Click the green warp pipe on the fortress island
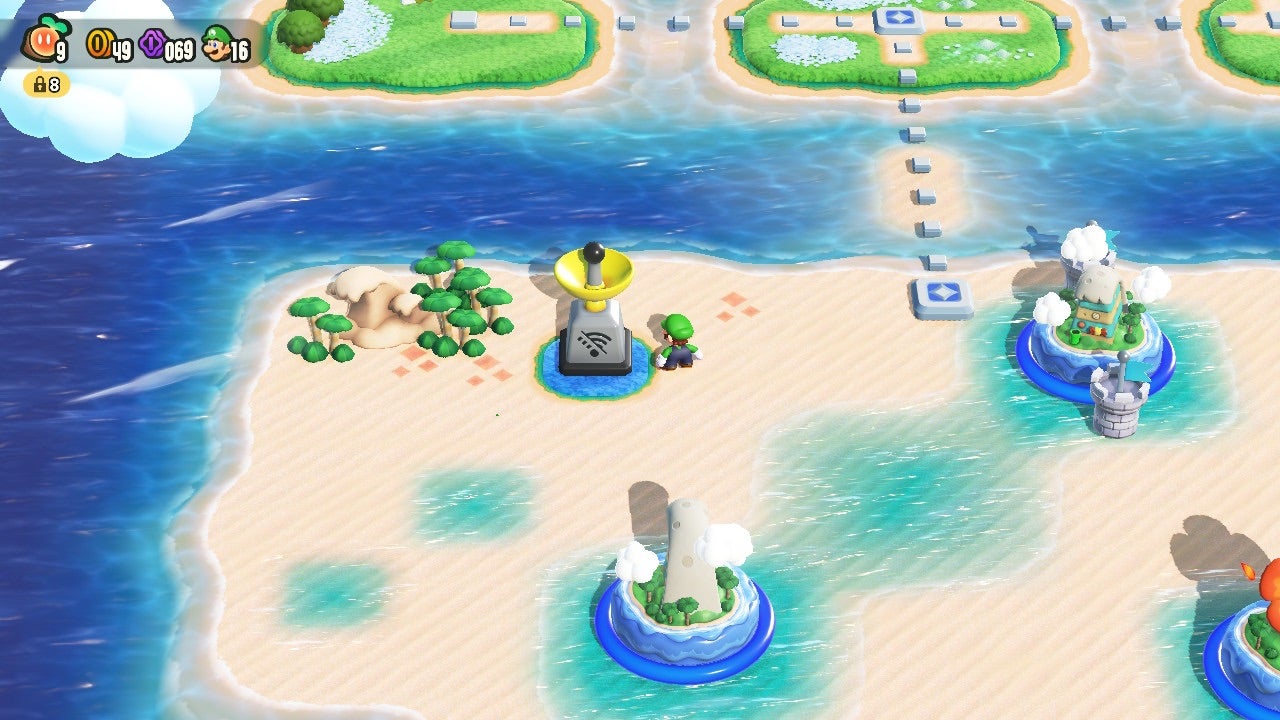1280x720 pixels. [1075, 337]
